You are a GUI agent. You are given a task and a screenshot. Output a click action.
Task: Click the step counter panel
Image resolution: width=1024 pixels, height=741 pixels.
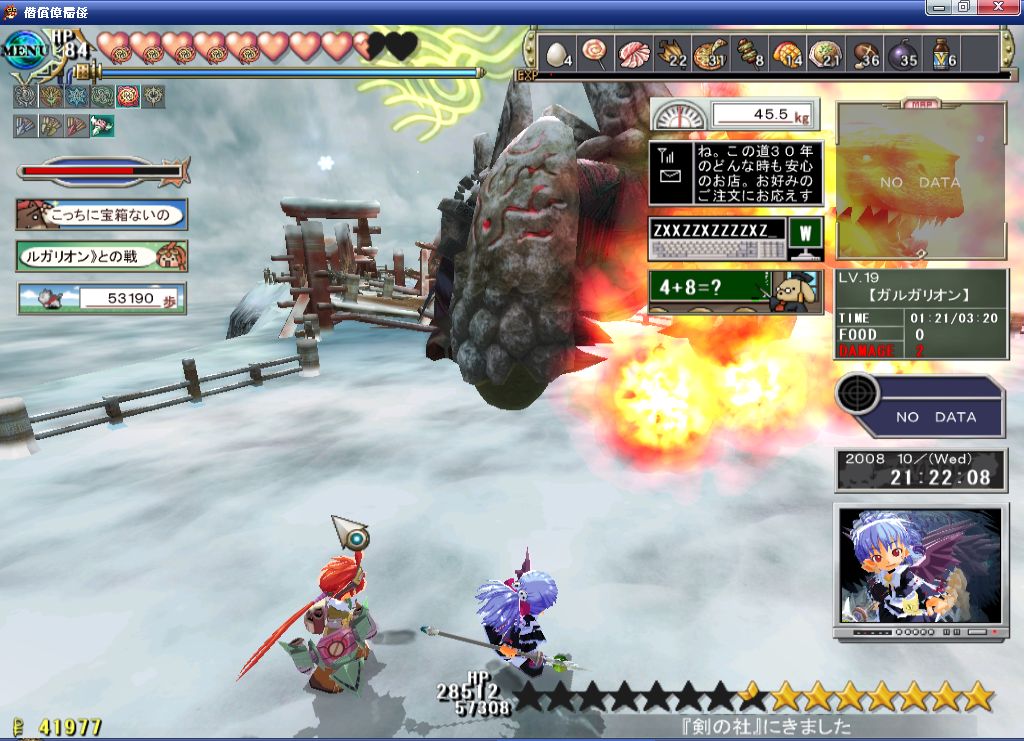(x=101, y=298)
